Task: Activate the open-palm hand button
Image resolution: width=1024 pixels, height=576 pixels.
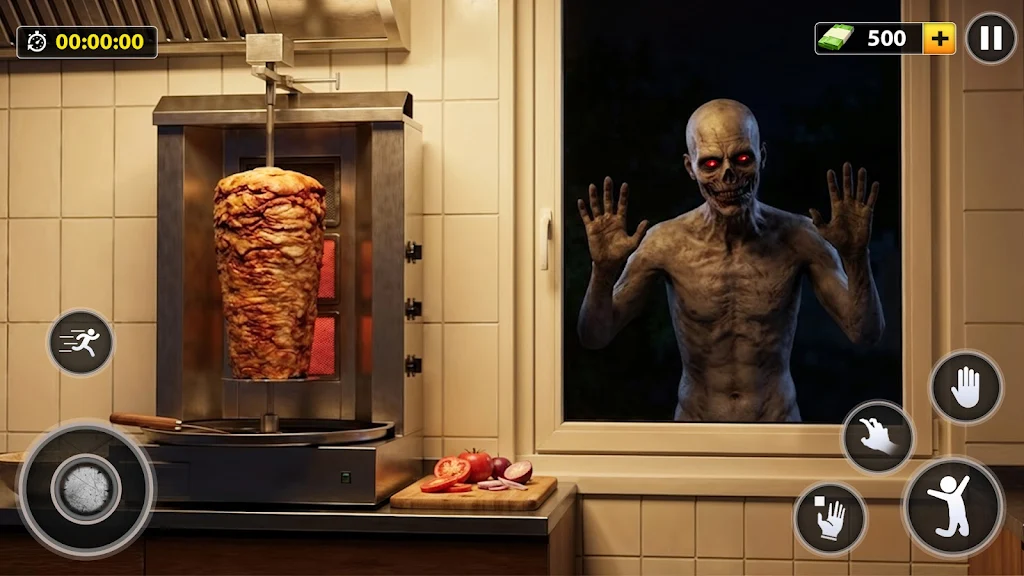Action: click(966, 387)
